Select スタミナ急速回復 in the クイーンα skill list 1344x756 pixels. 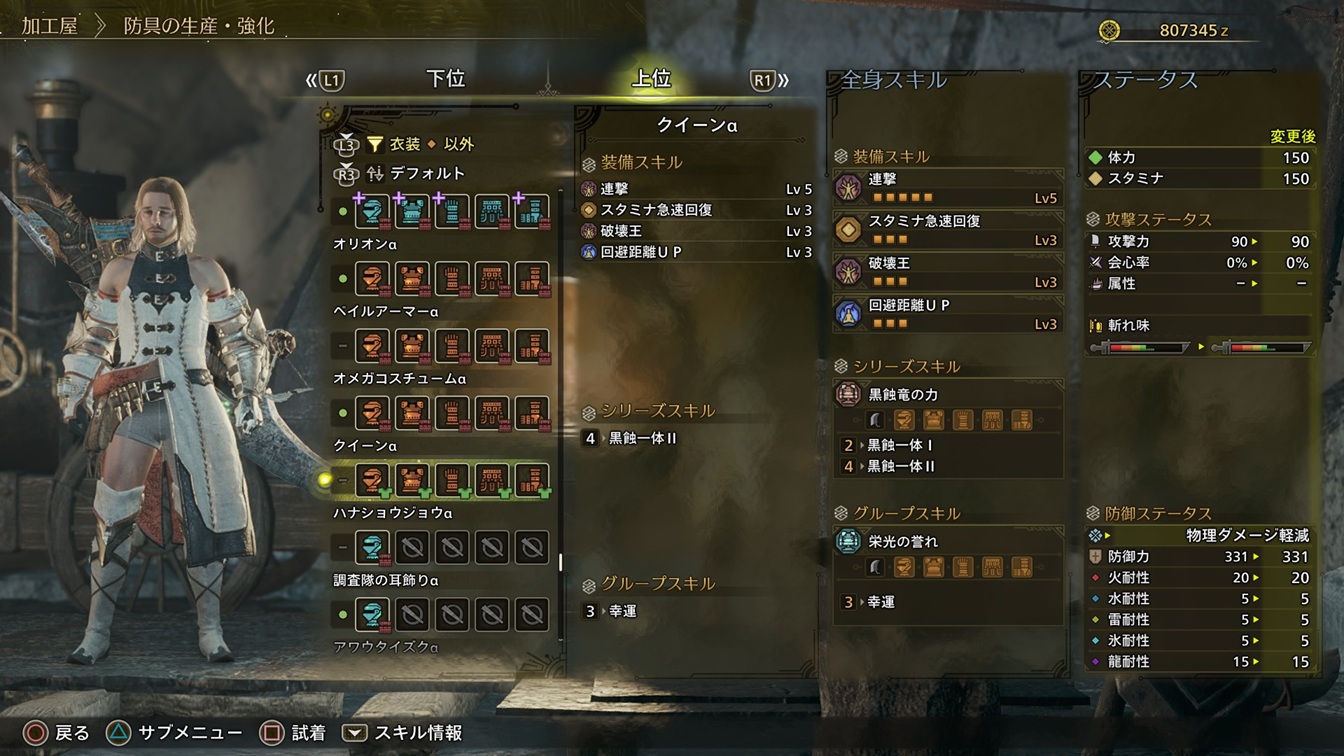point(655,210)
